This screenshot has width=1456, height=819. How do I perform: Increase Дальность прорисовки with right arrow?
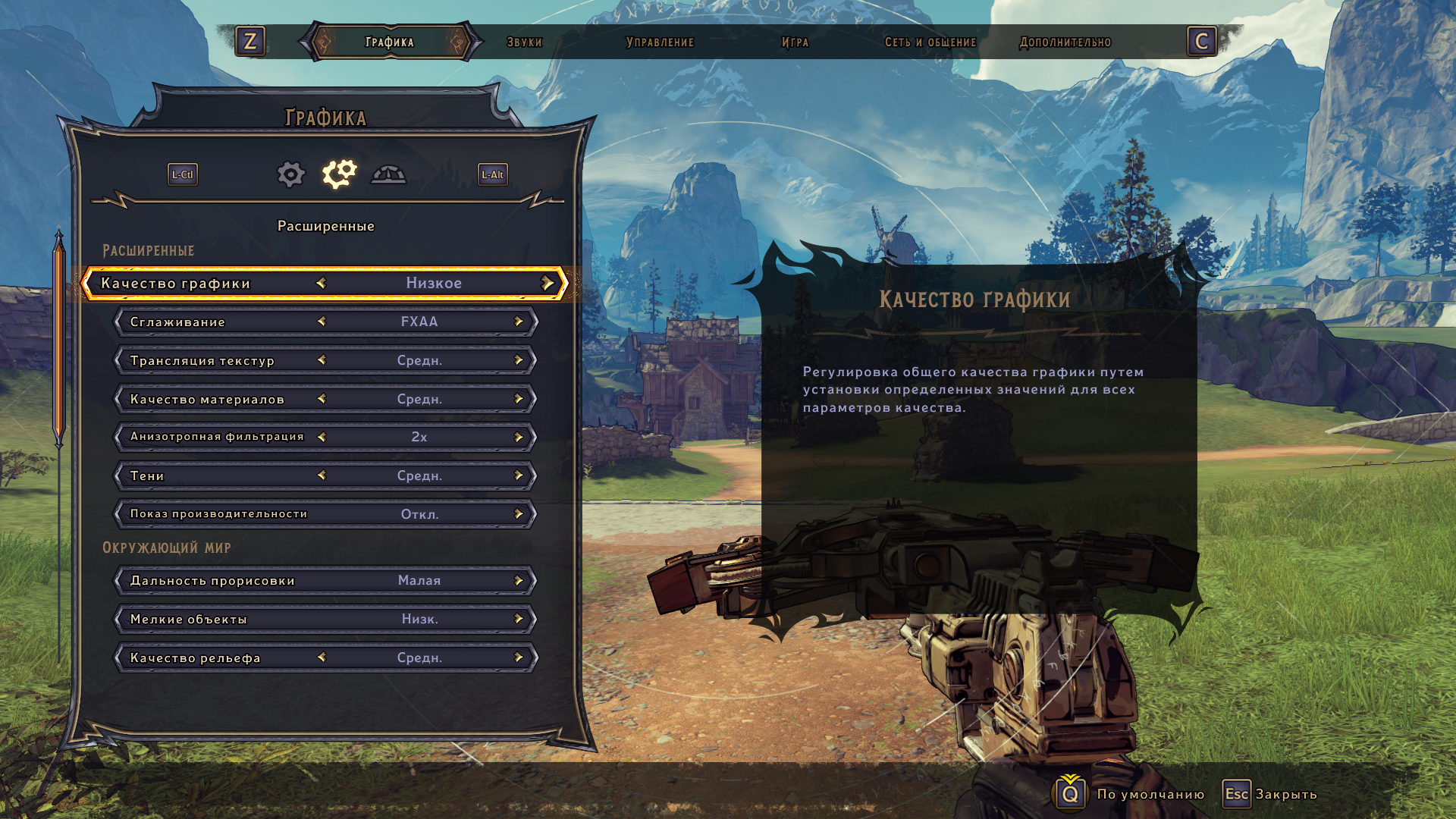pyautogui.click(x=519, y=581)
